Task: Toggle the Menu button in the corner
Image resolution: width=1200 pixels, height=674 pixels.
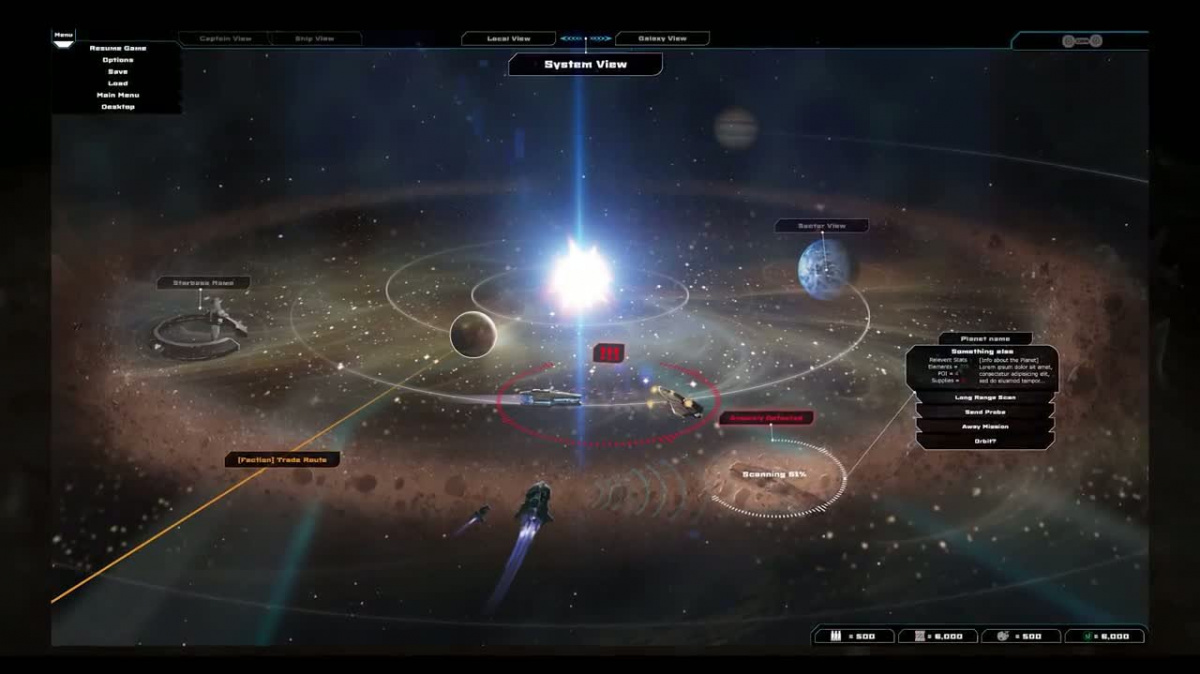Action: (x=64, y=36)
